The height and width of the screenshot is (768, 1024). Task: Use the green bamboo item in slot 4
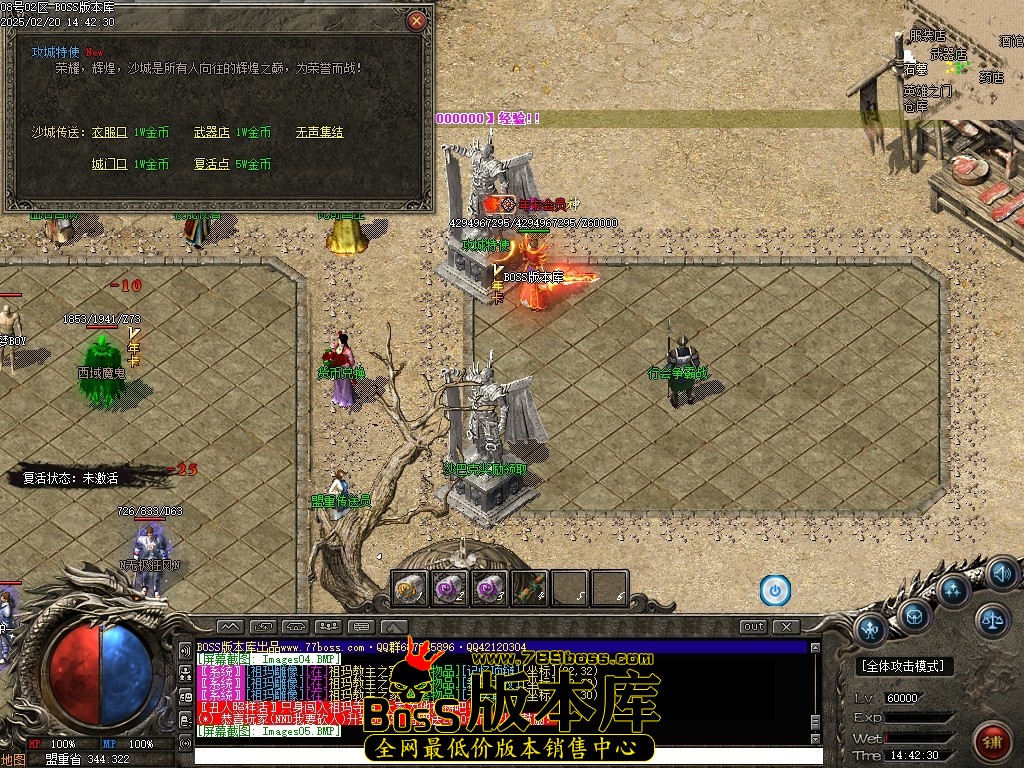click(x=530, y=588)
